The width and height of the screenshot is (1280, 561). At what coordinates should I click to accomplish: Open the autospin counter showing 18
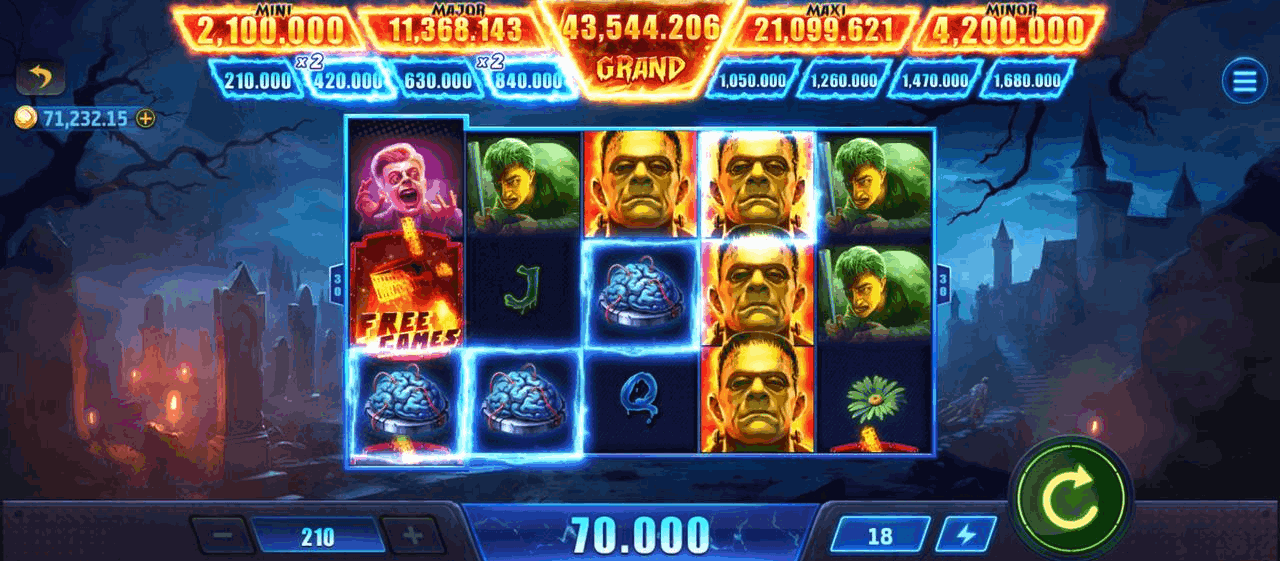[880, 535]
